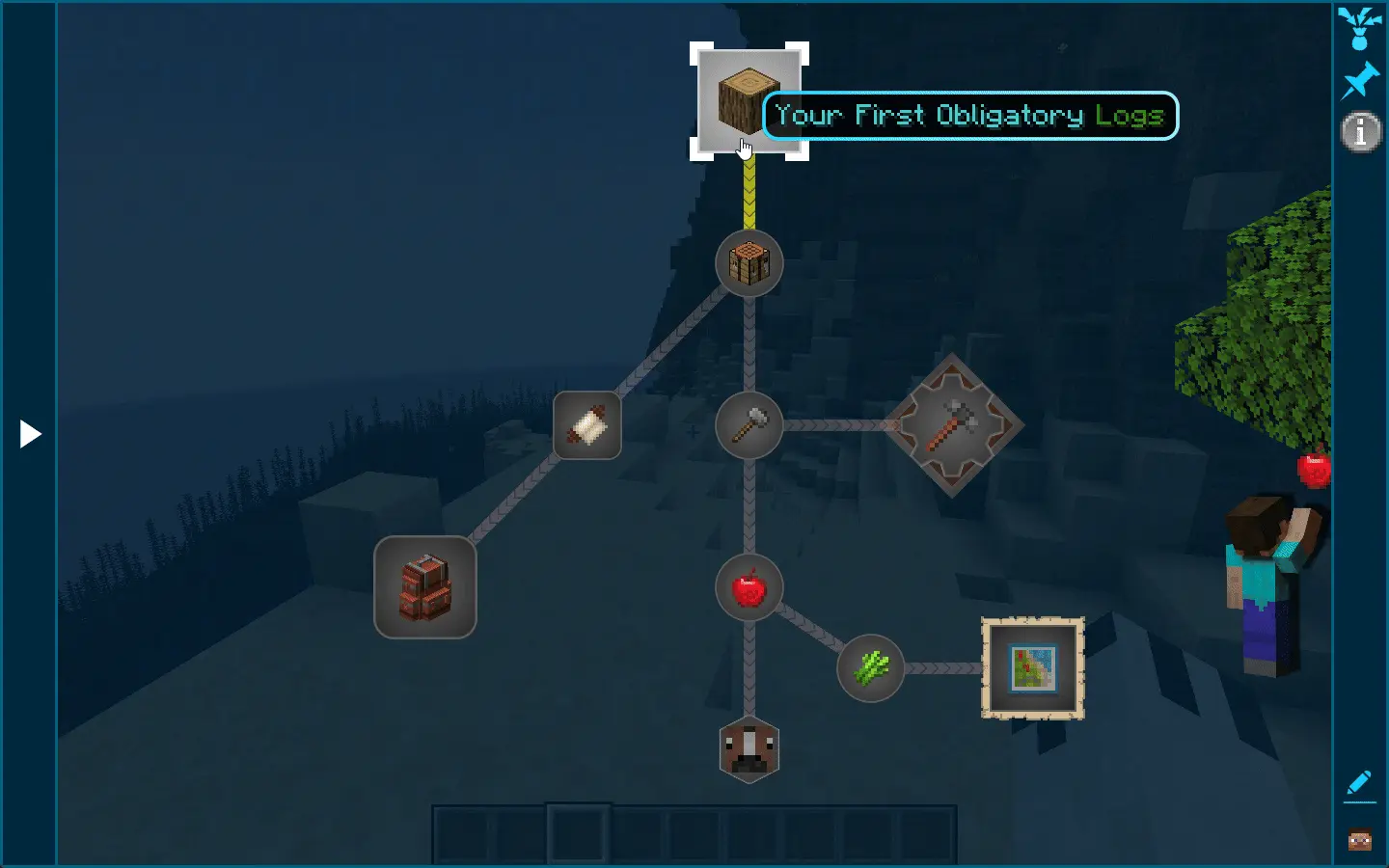Open the framed map advancement

[x=1031, y=668]
